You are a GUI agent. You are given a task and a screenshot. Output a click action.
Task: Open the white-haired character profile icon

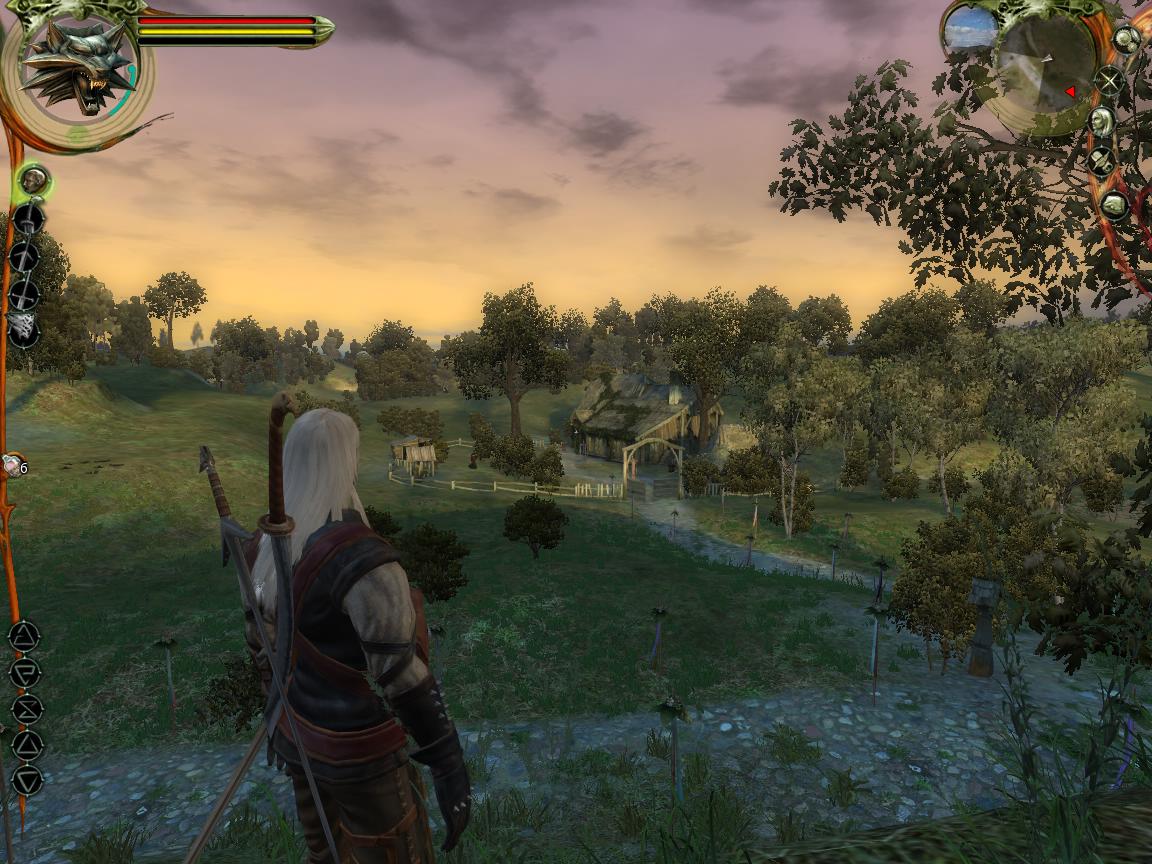tap(1101, 122)
